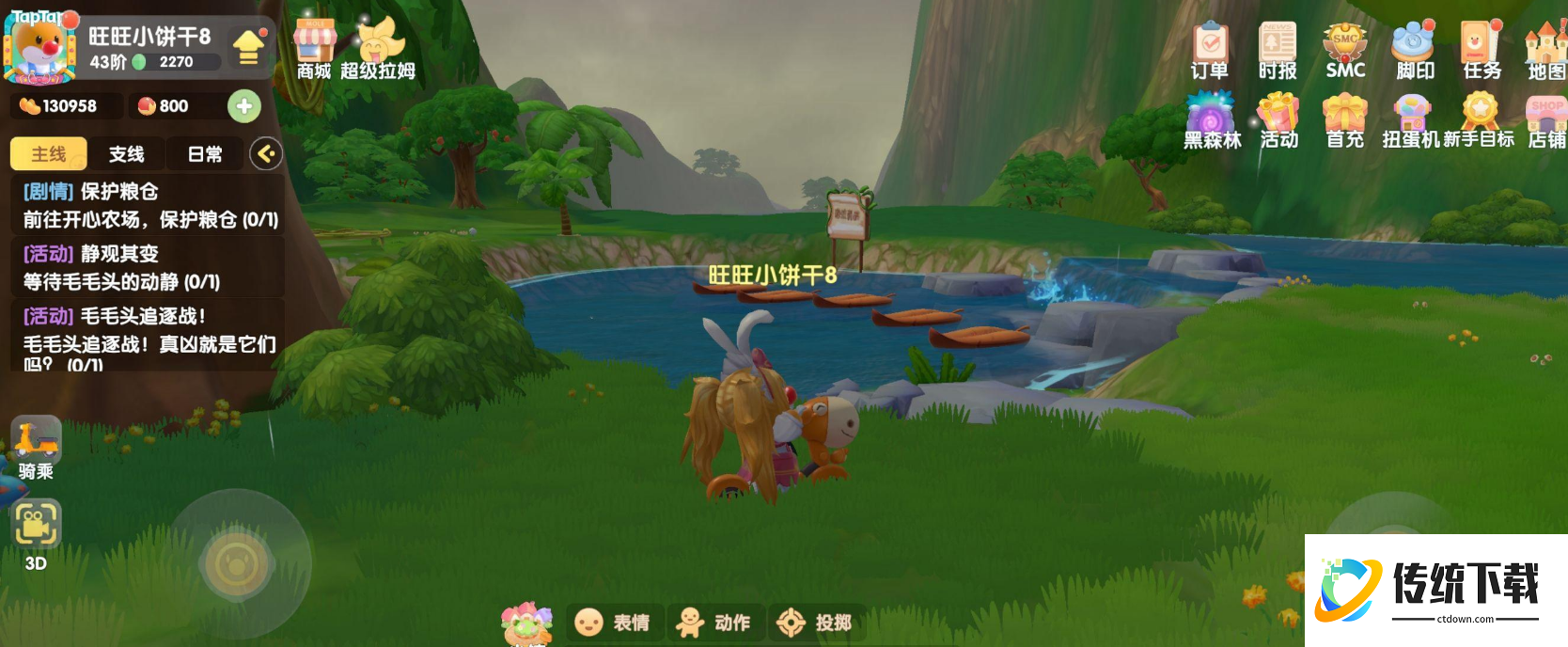Viewport: 1568px width, 647px height.
Task: Open the 活动 events gift icon
Action: pyautogui.click(x=1278, y=119)
